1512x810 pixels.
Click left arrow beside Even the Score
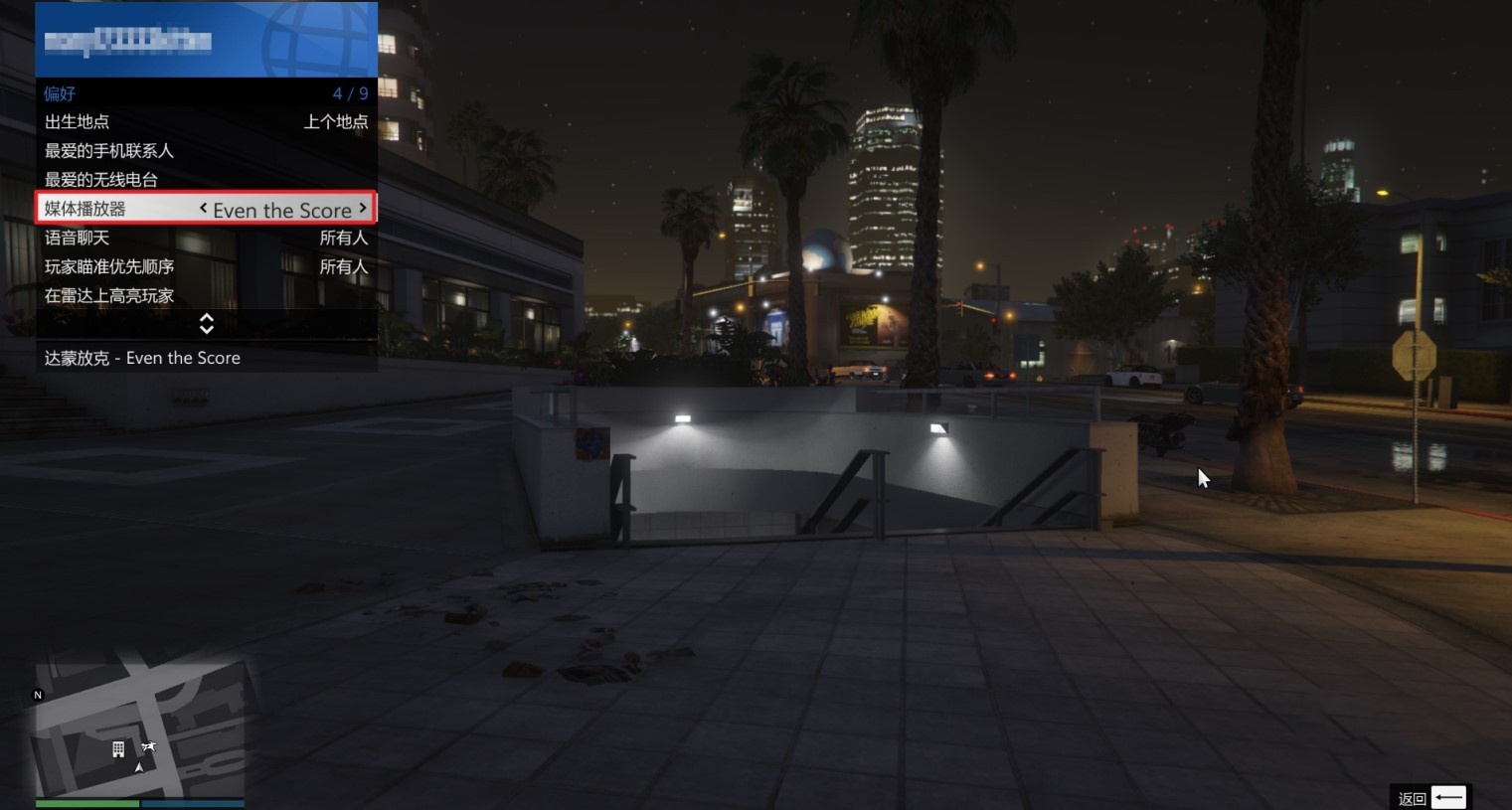point(203,208)
